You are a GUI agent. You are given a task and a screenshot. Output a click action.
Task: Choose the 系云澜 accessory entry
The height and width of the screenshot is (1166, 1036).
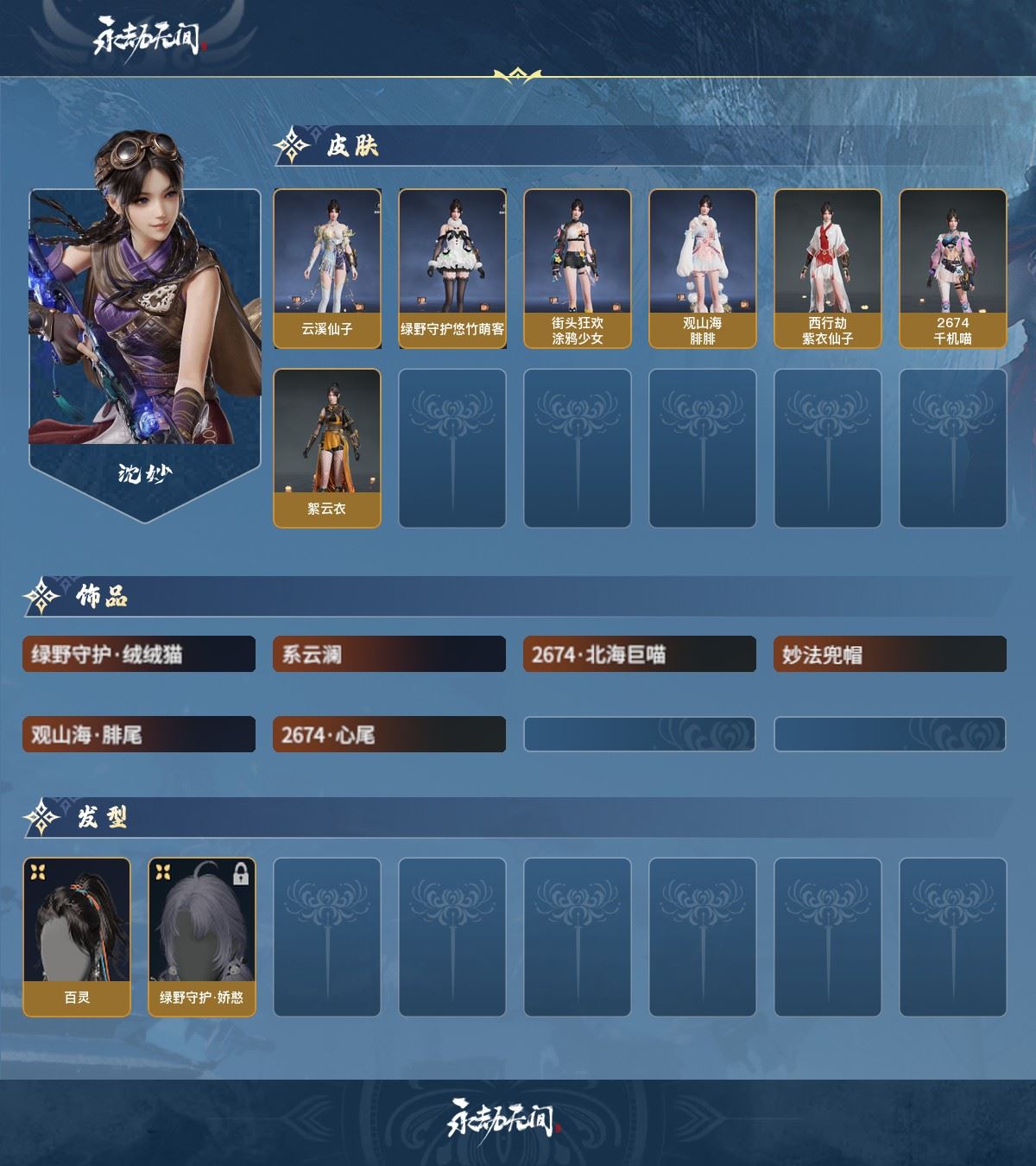[389, 655]
